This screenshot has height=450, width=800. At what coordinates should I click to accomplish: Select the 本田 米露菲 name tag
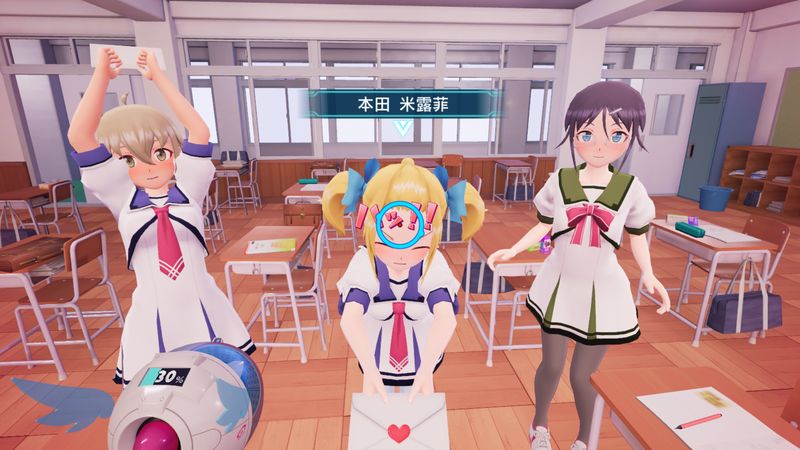click(x=400, y=103)
